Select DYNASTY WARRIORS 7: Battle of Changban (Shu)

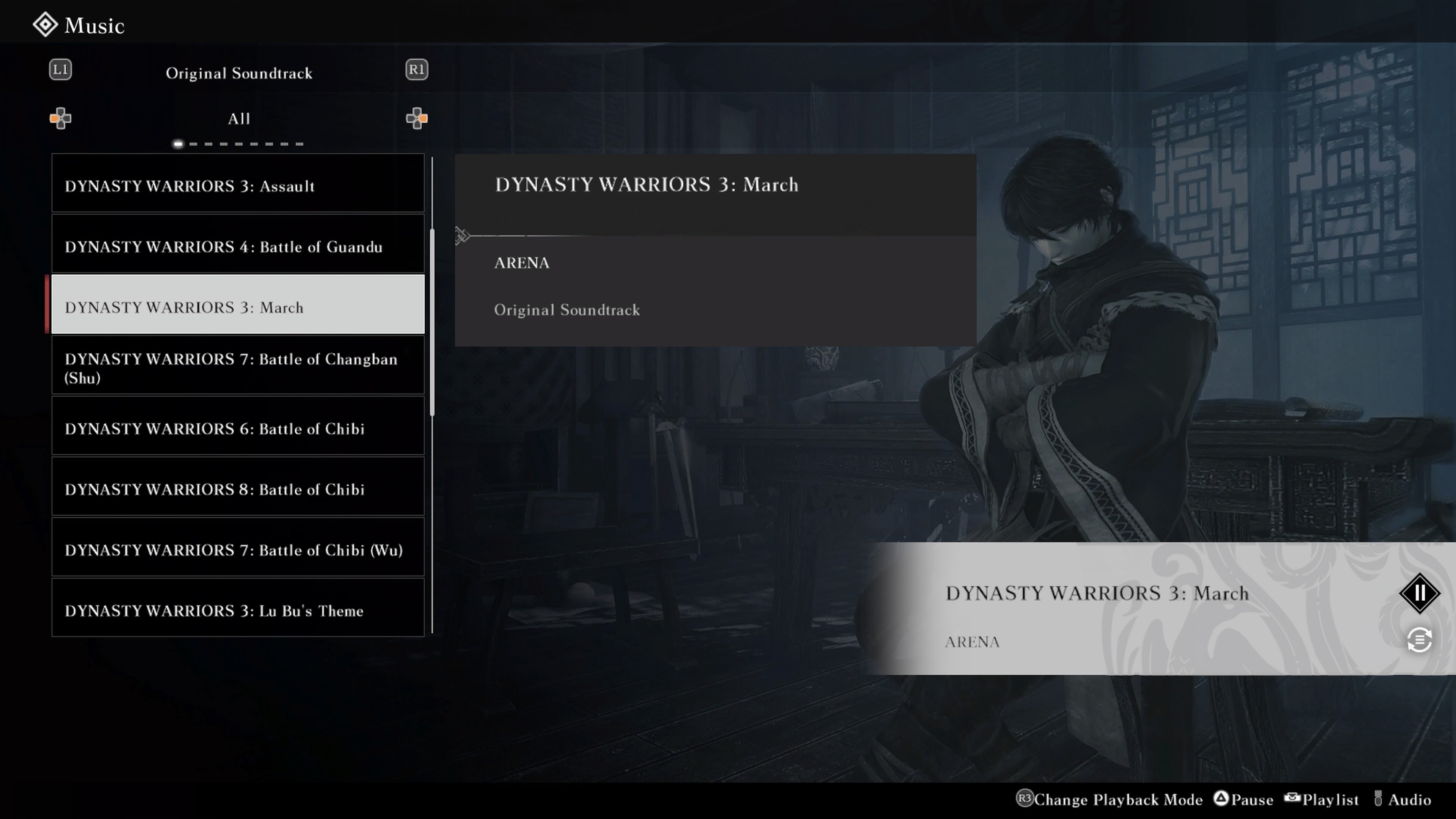237,367
